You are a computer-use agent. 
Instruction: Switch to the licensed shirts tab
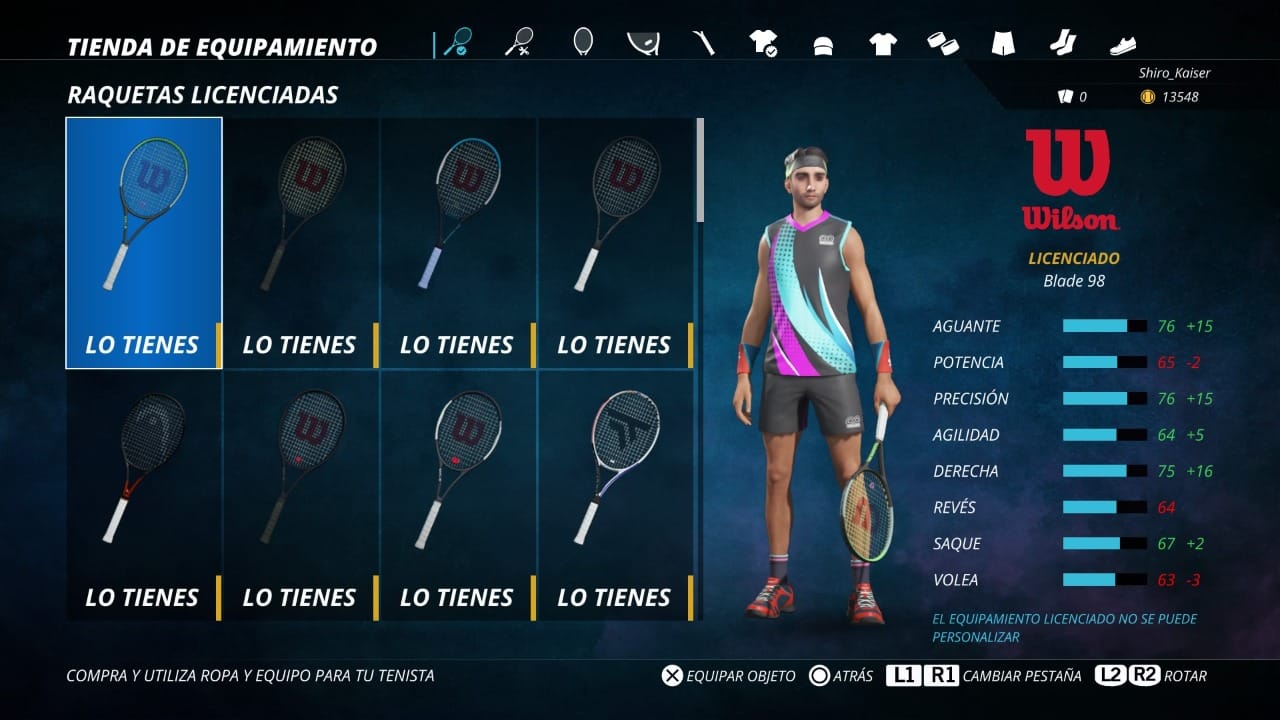(x=764, y=42)
